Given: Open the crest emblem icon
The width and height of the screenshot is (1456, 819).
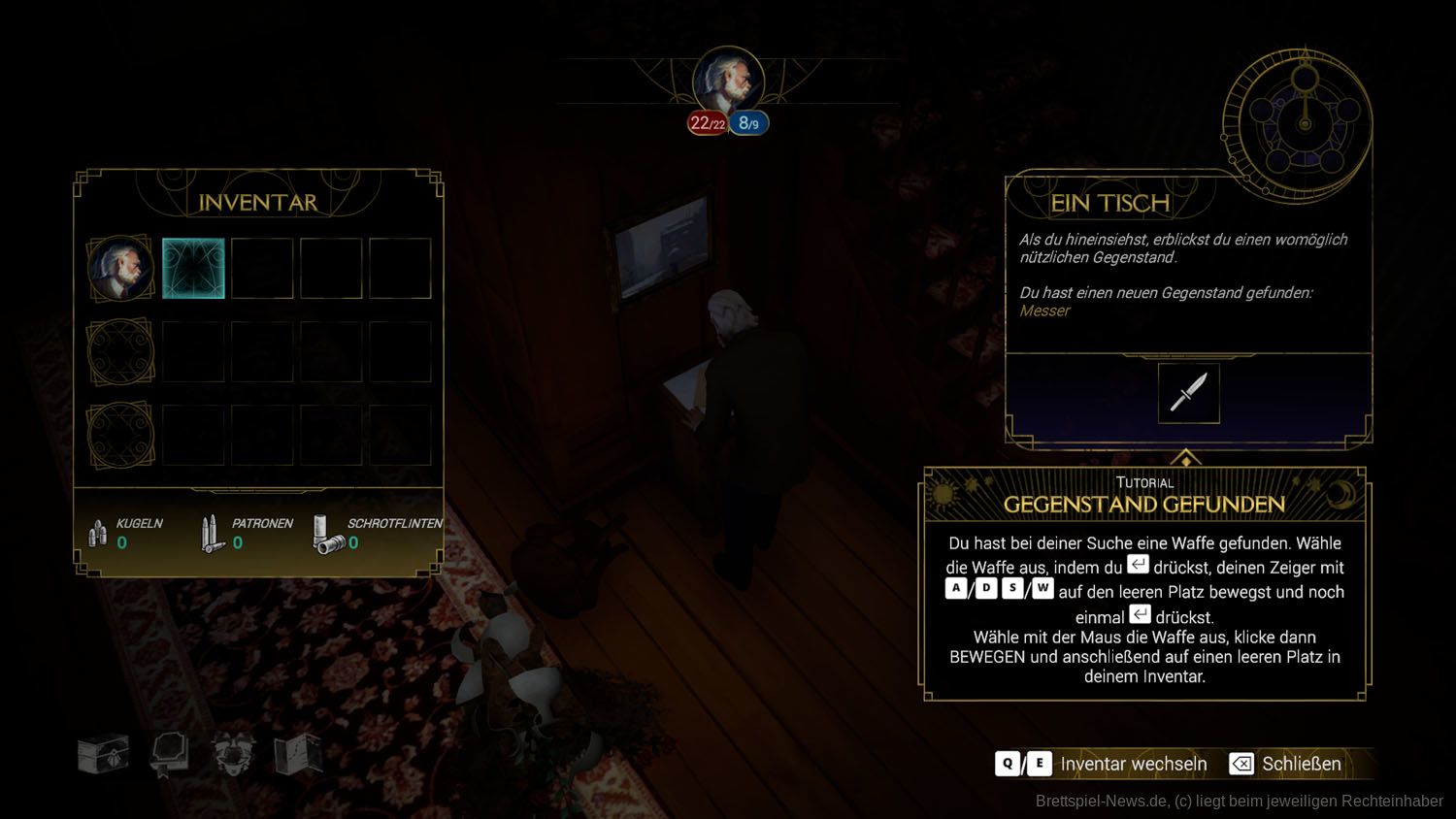Looking at the screenshot, I should tap(234, 754).
